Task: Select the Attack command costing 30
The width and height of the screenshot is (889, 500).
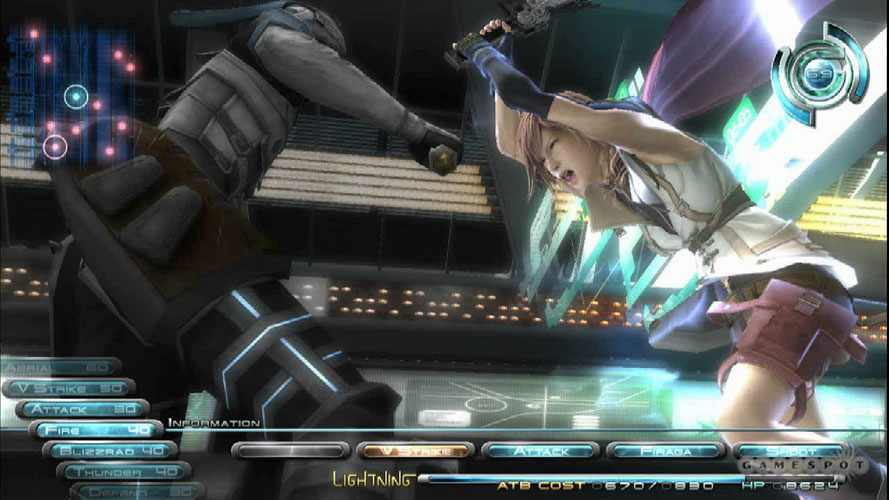Action: point(82,409)
